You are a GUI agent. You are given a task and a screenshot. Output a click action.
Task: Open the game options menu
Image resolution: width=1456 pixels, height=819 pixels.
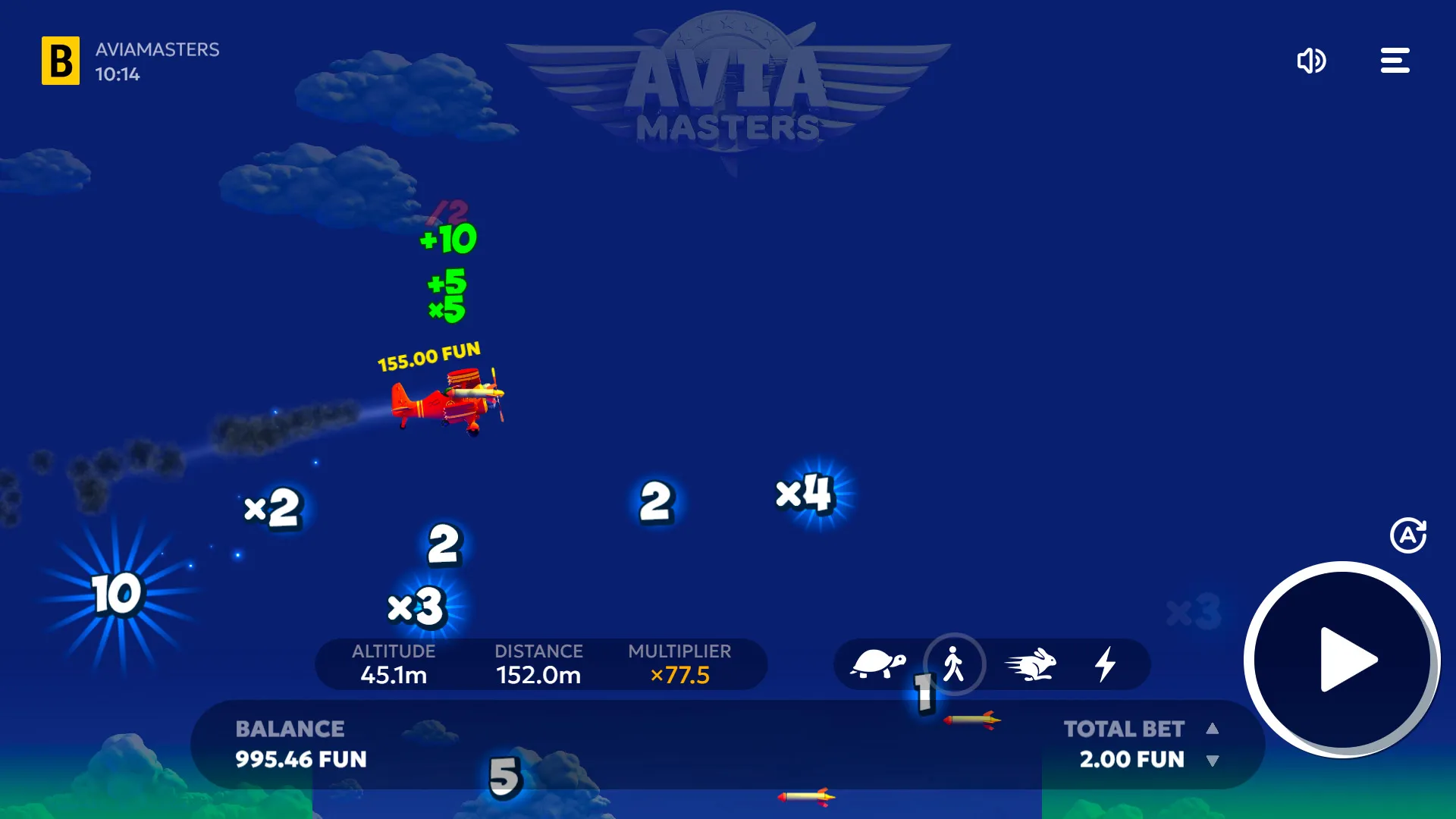pyautogui.click(x=1395, y=61)
